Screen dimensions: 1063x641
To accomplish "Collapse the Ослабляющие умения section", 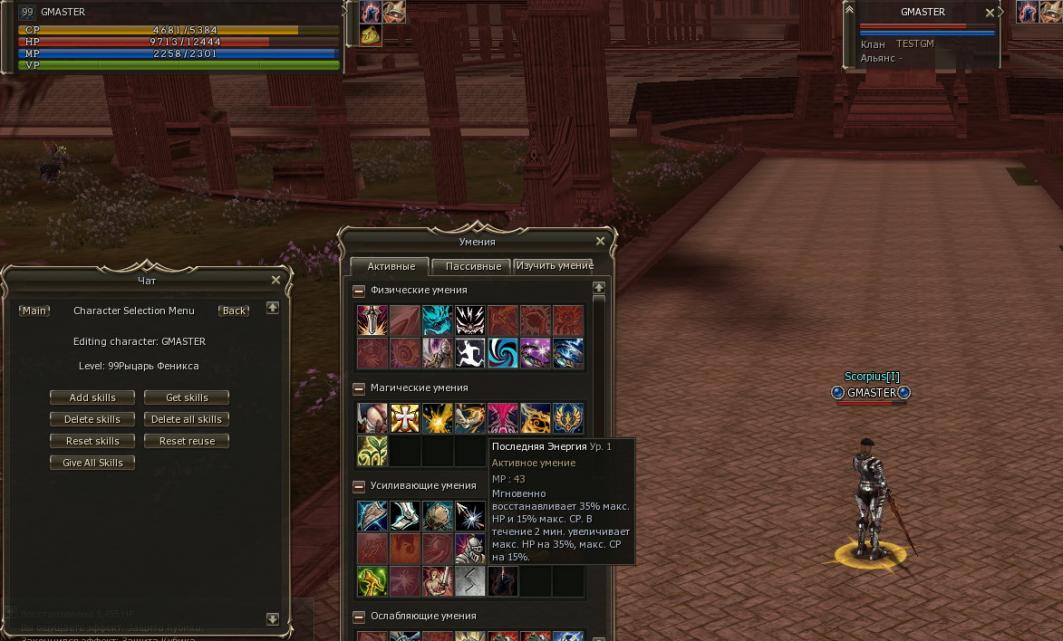I will 359,617.
